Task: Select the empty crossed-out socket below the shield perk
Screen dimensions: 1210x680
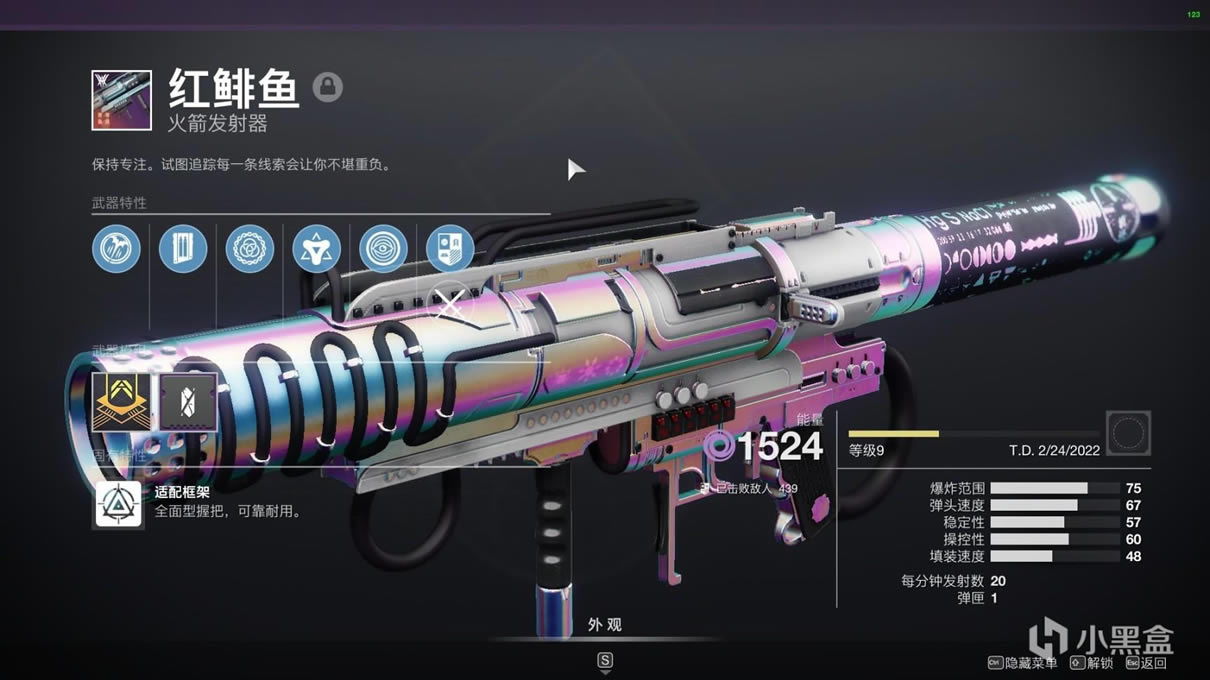Action: (450, 305)
